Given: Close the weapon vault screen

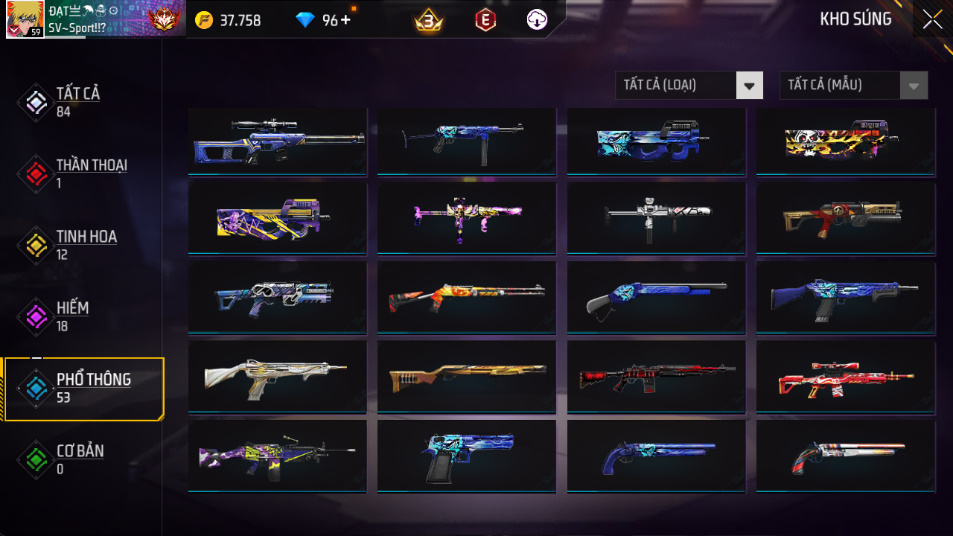Looking at the screenshot, I should tap(932, 19).
